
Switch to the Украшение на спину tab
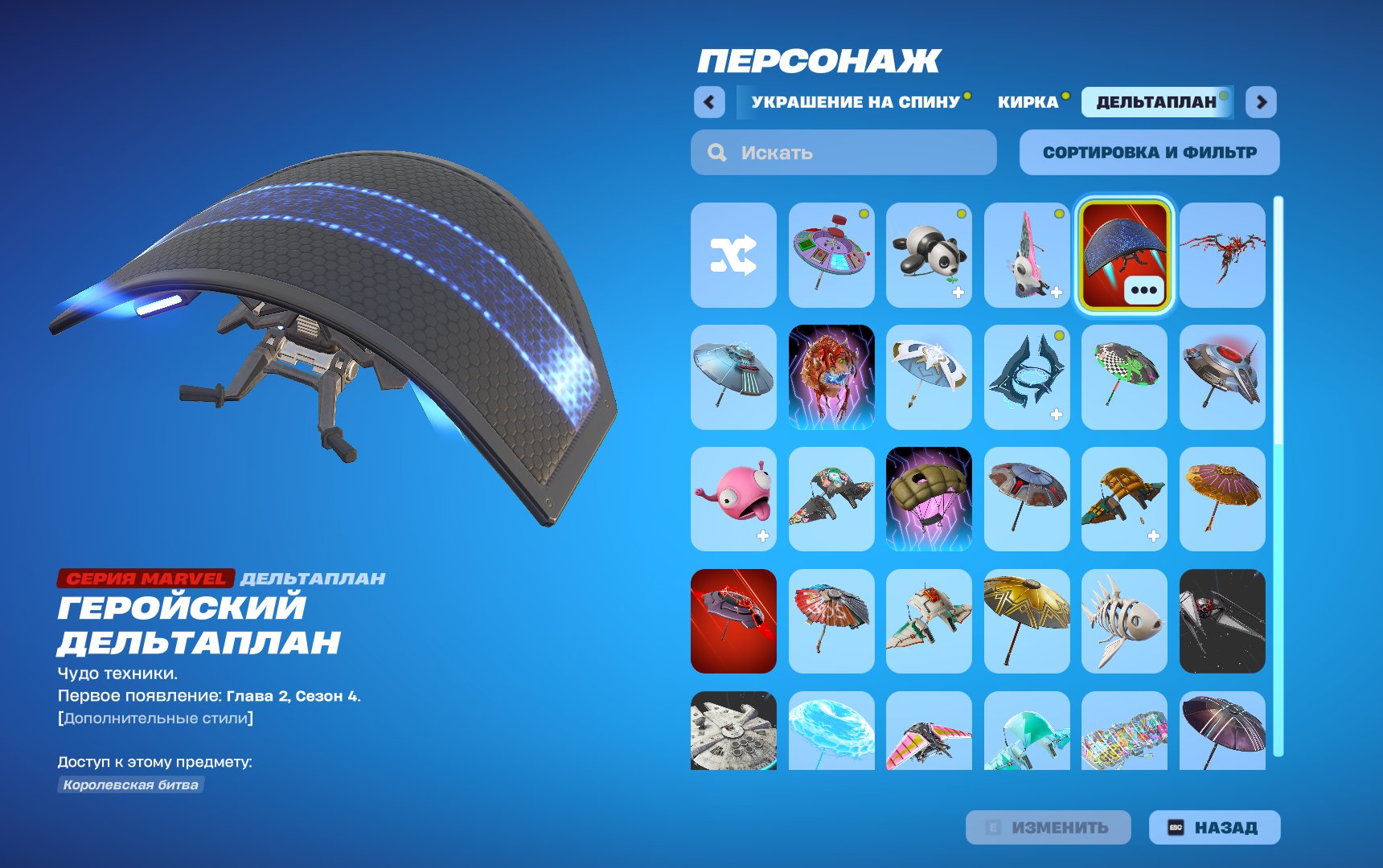coord(854,103)
